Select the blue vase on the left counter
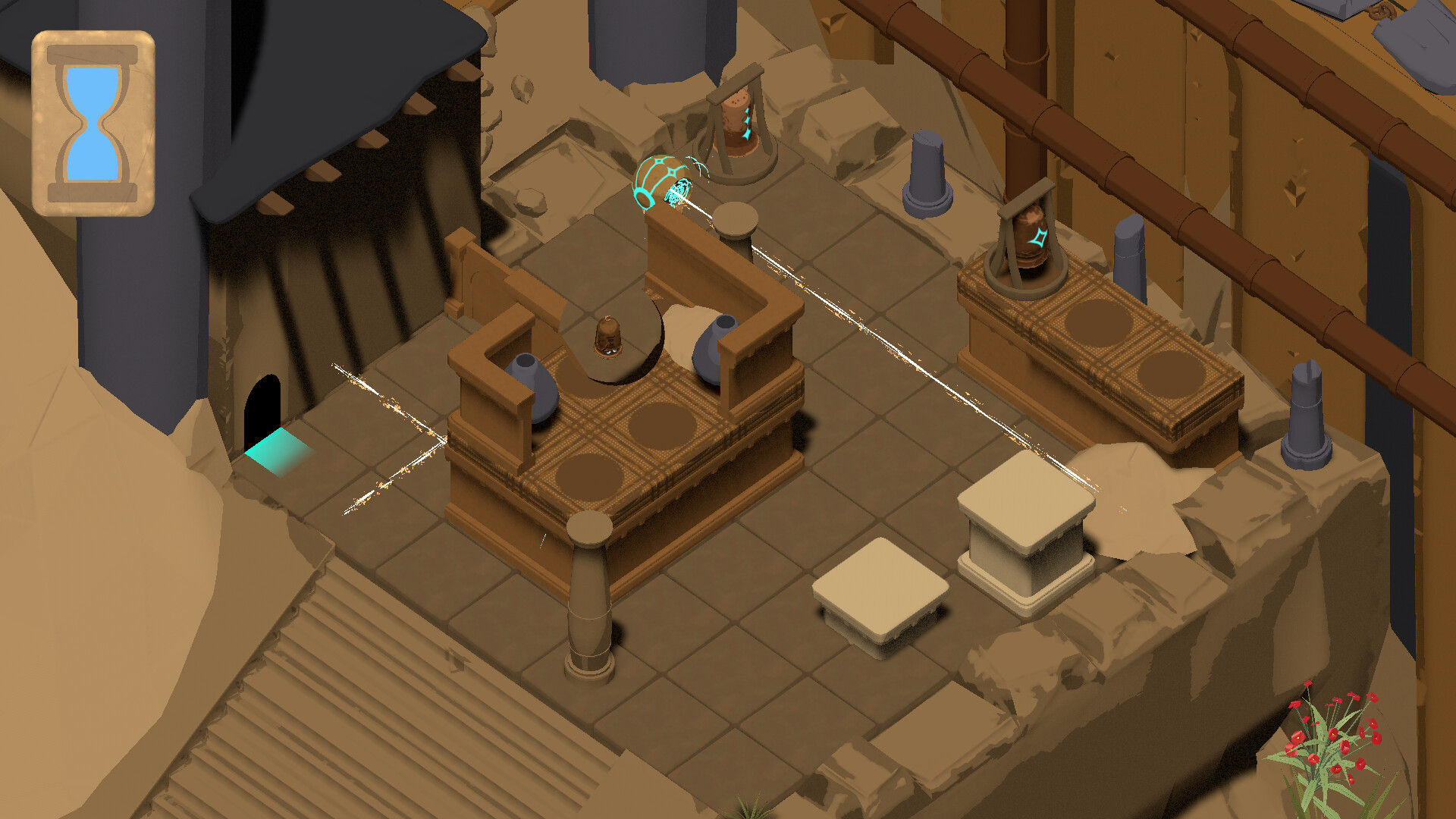The height and width of the screenshot is (819, 1456). [x=531, y=387]
